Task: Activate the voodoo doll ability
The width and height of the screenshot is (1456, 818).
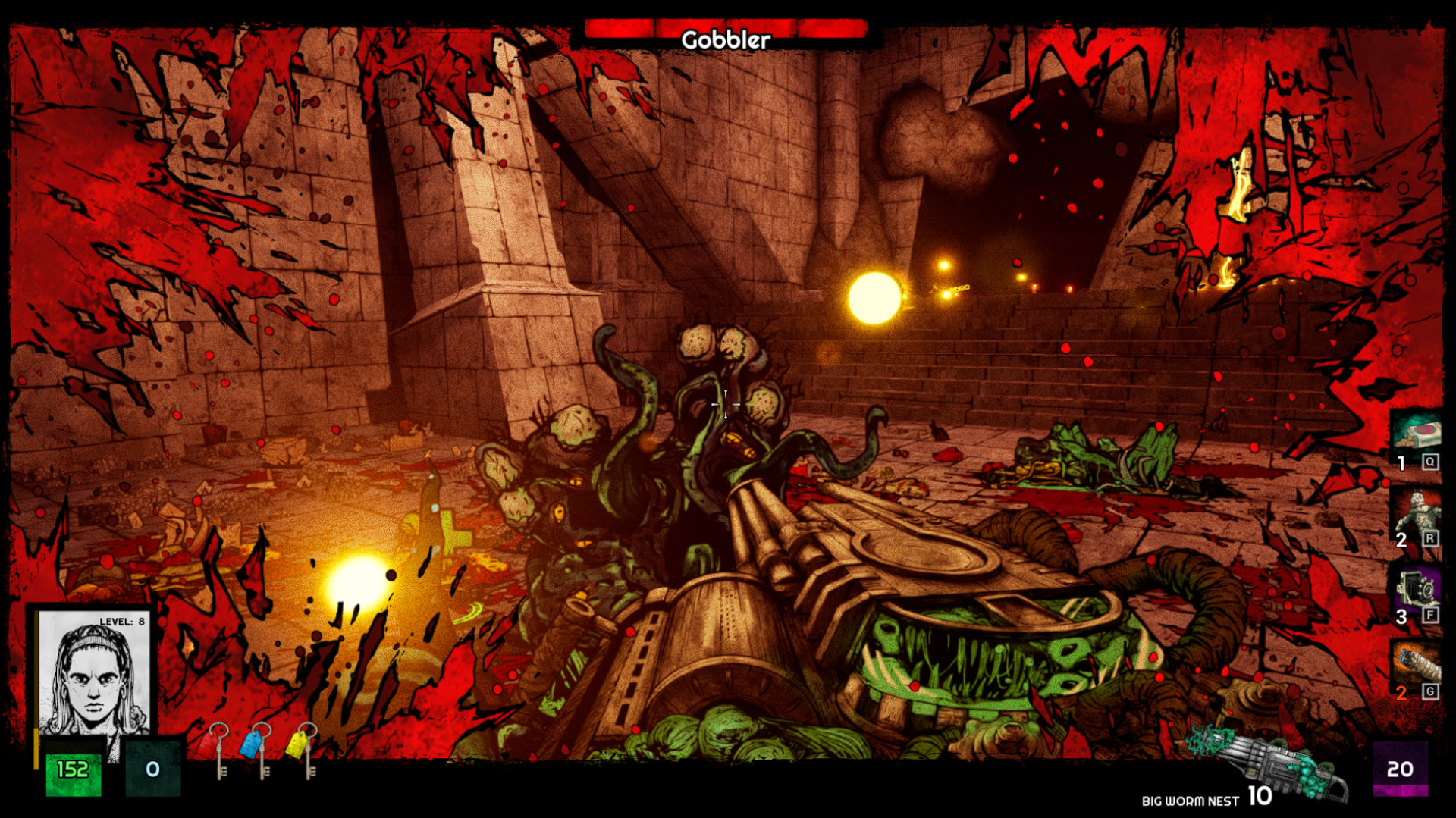Action: [1417, 512]
